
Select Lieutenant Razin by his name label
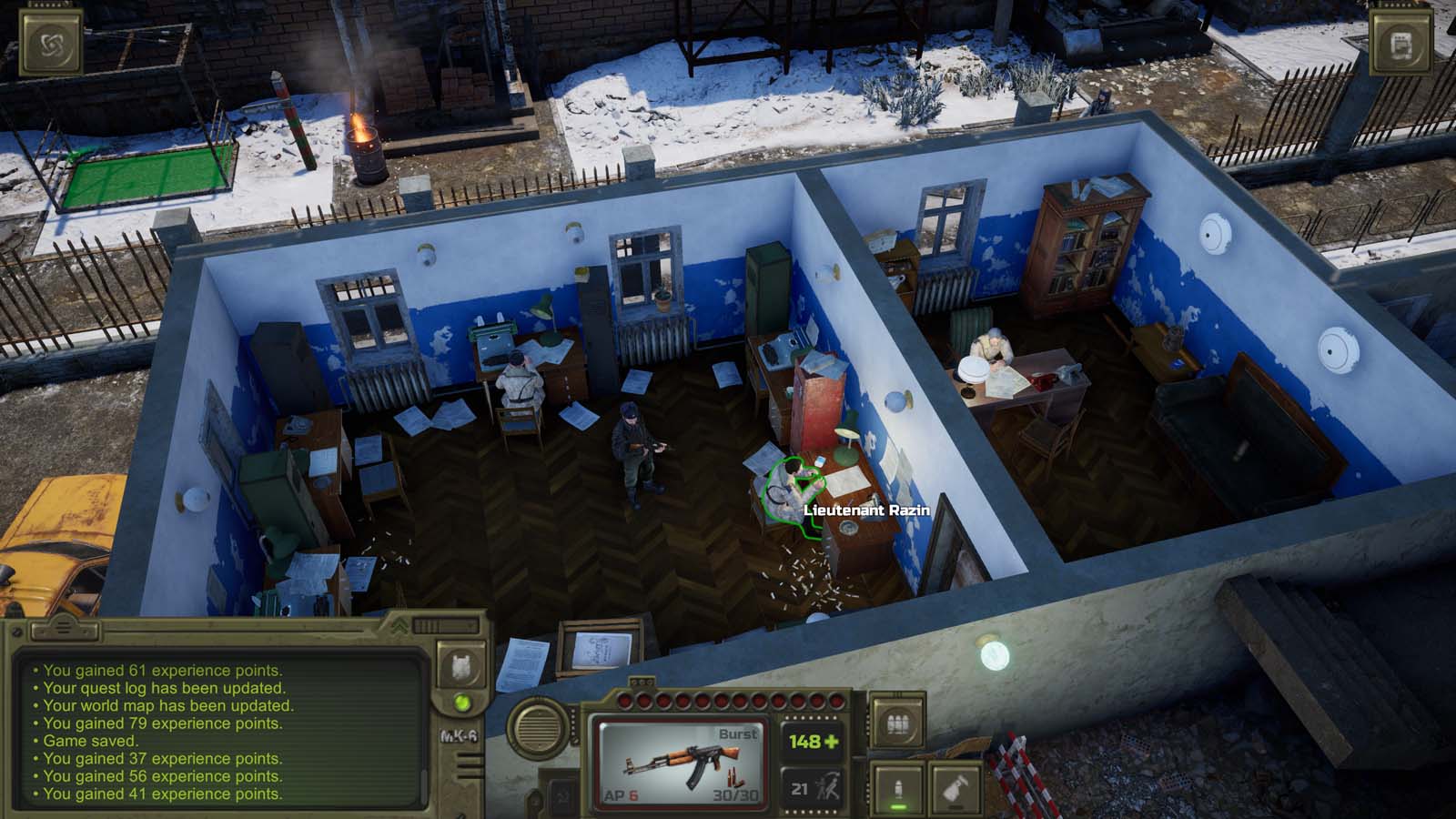coord(866,511)
